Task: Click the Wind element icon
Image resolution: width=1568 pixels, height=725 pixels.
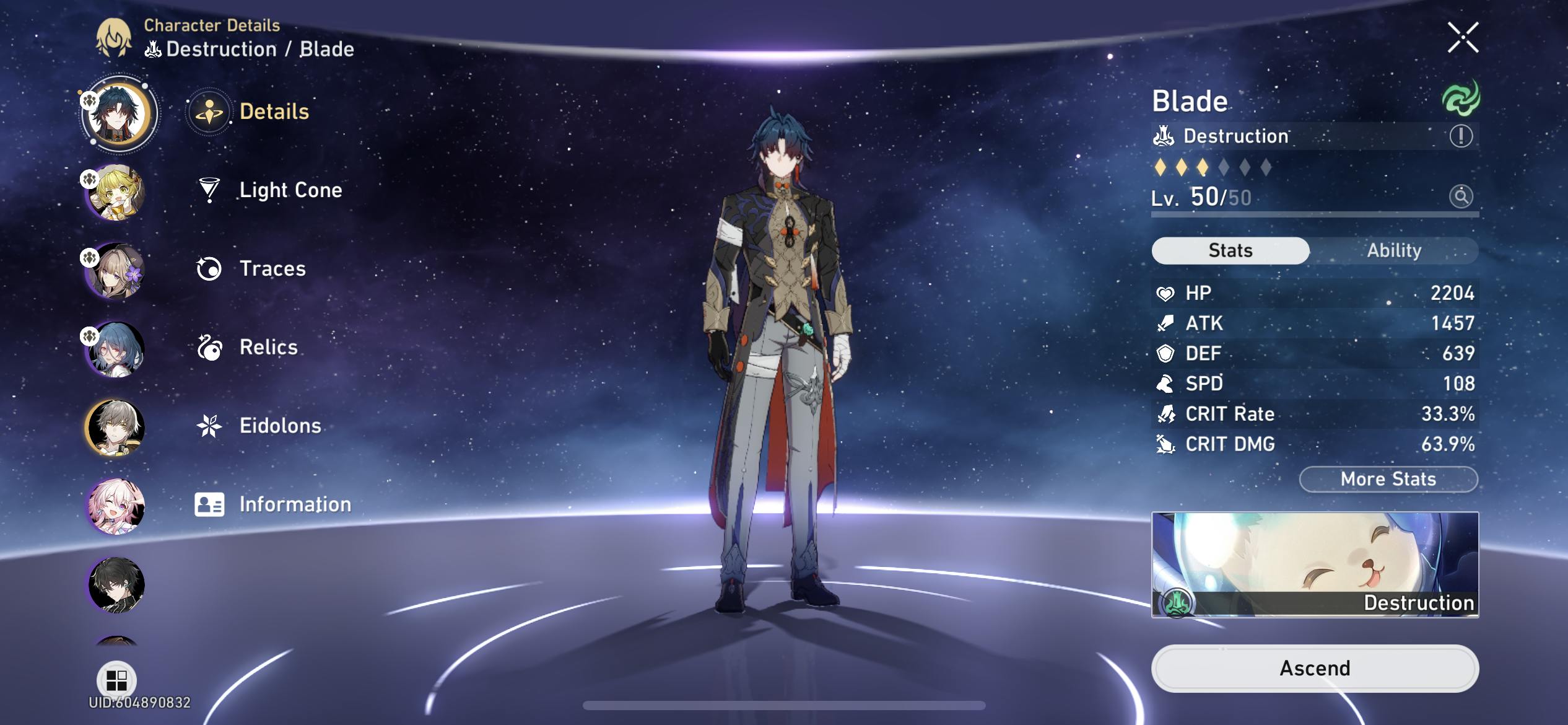Action: [1461, 99]
